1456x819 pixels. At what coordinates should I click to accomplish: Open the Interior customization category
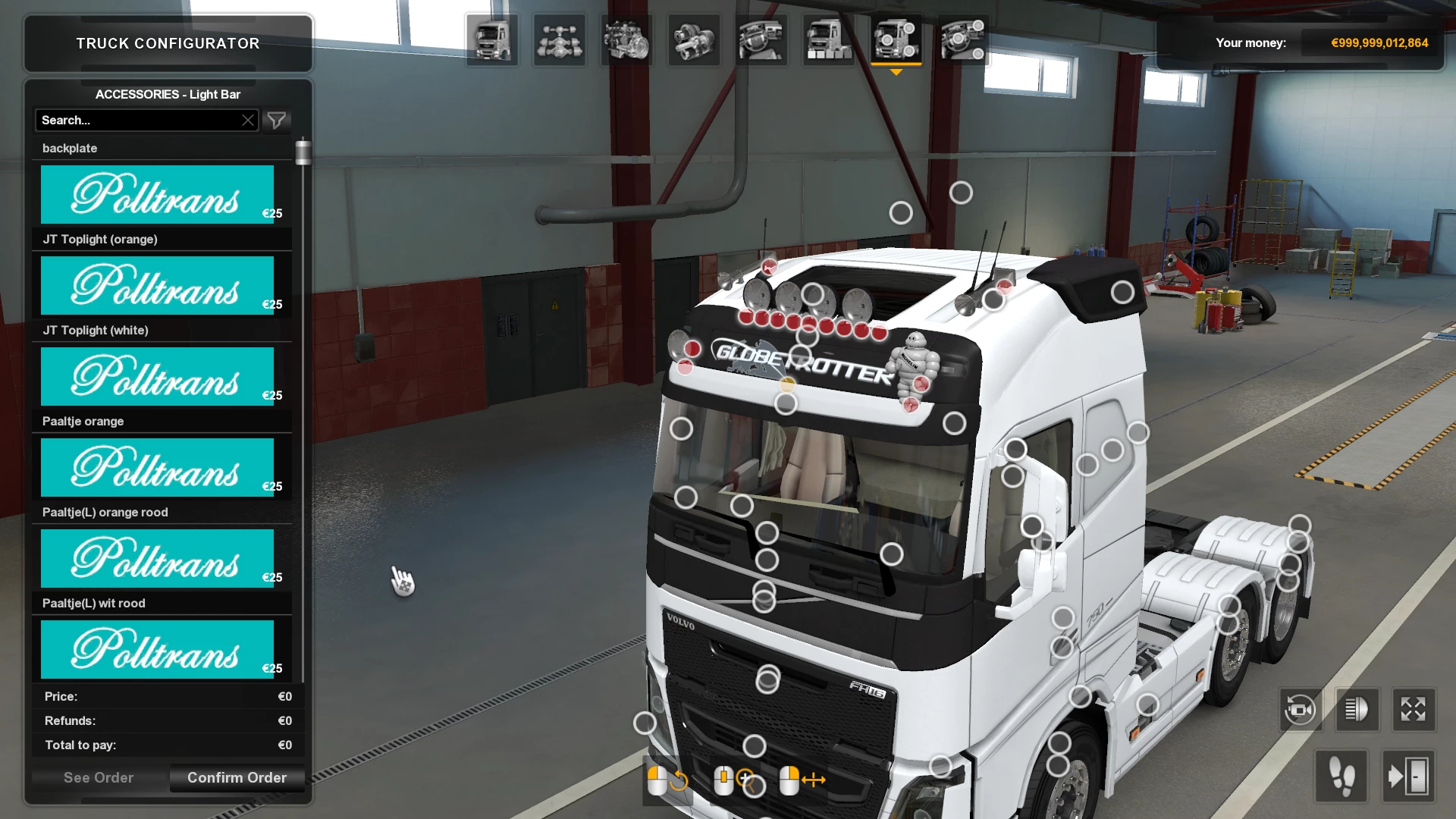(x=761, y=39)
